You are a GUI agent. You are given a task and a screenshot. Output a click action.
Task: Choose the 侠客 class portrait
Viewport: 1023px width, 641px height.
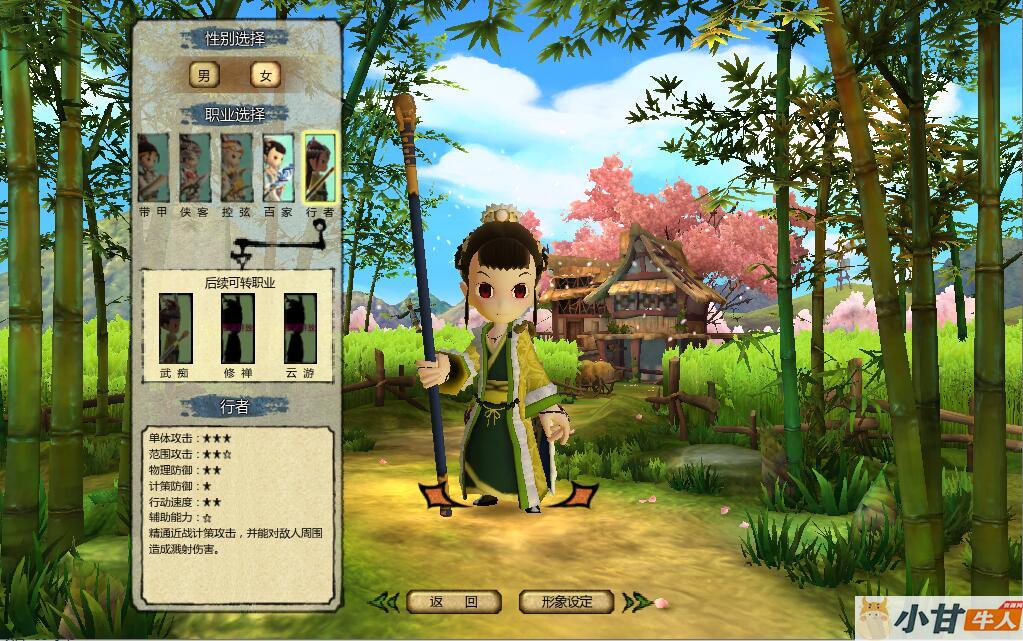pos(195,168)
